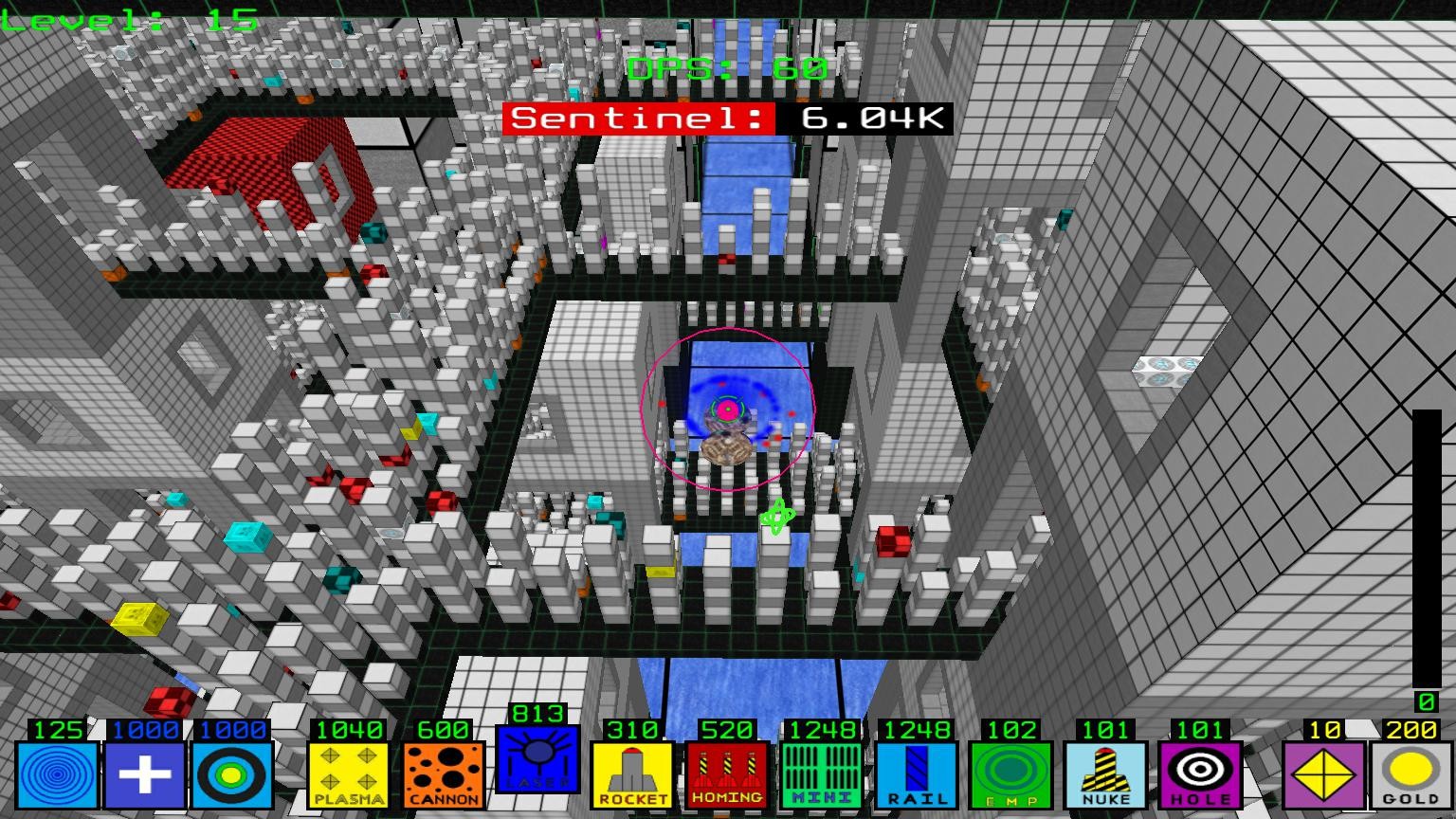Image resolution: width=1456 pixels, height=819 pixels.
Task: Click the tower inside the pink range circle
Action: coord(727,409)
